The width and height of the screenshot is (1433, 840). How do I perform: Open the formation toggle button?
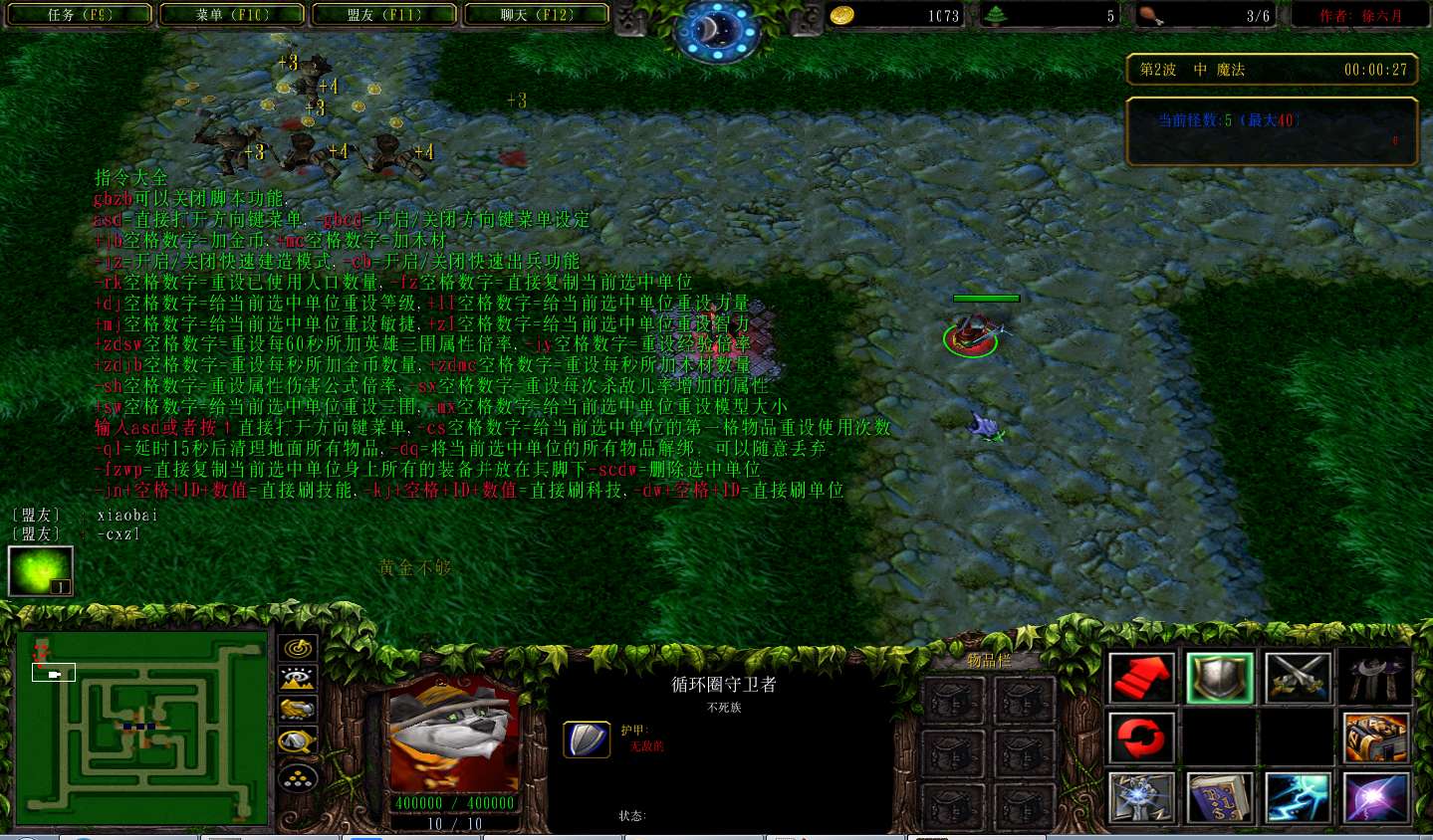tap(298, 777)
